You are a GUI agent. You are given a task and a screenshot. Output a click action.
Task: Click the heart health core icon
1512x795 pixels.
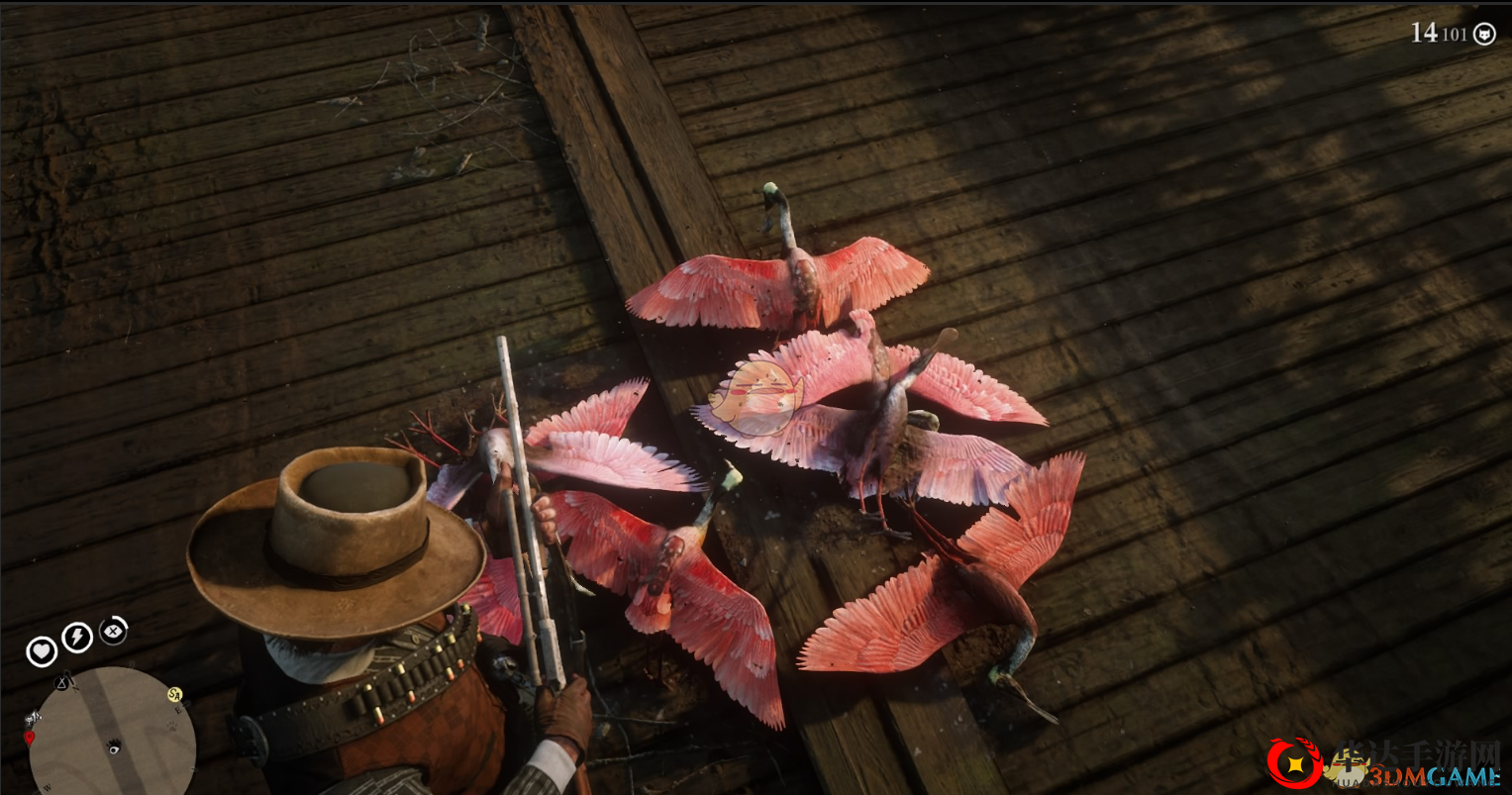(42, 651)
